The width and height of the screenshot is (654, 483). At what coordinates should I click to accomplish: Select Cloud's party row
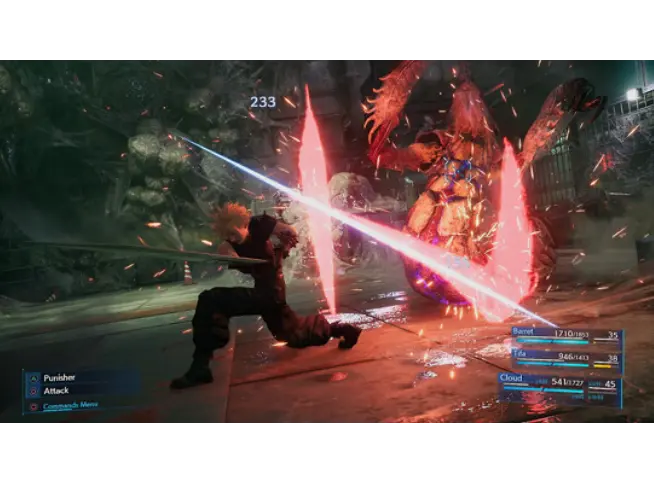pos(558,381)
